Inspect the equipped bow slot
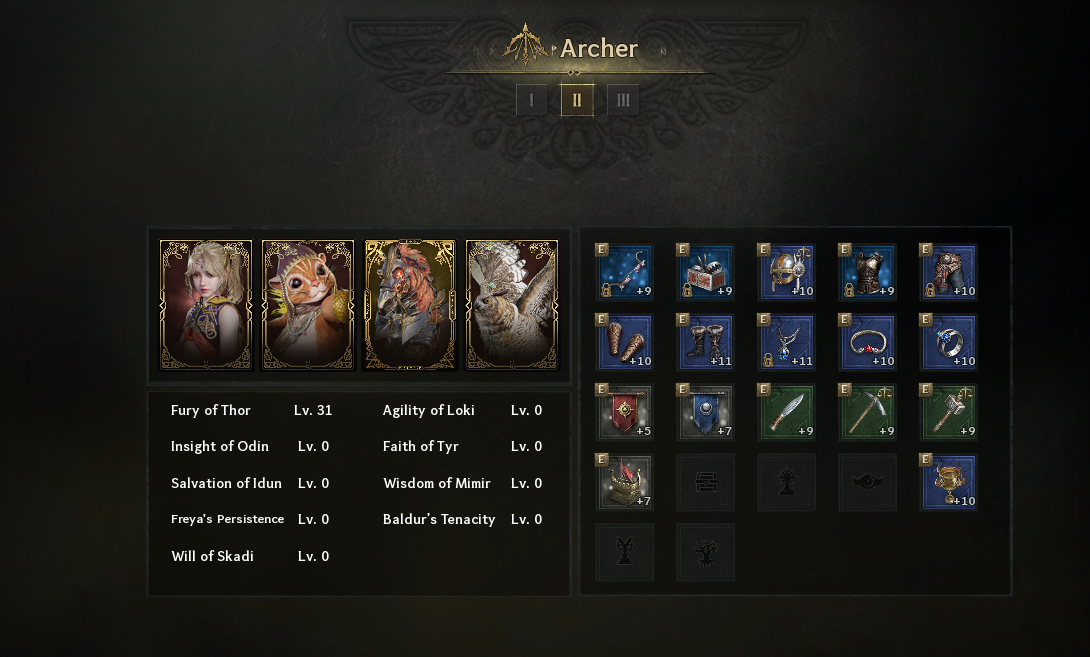 625,273
